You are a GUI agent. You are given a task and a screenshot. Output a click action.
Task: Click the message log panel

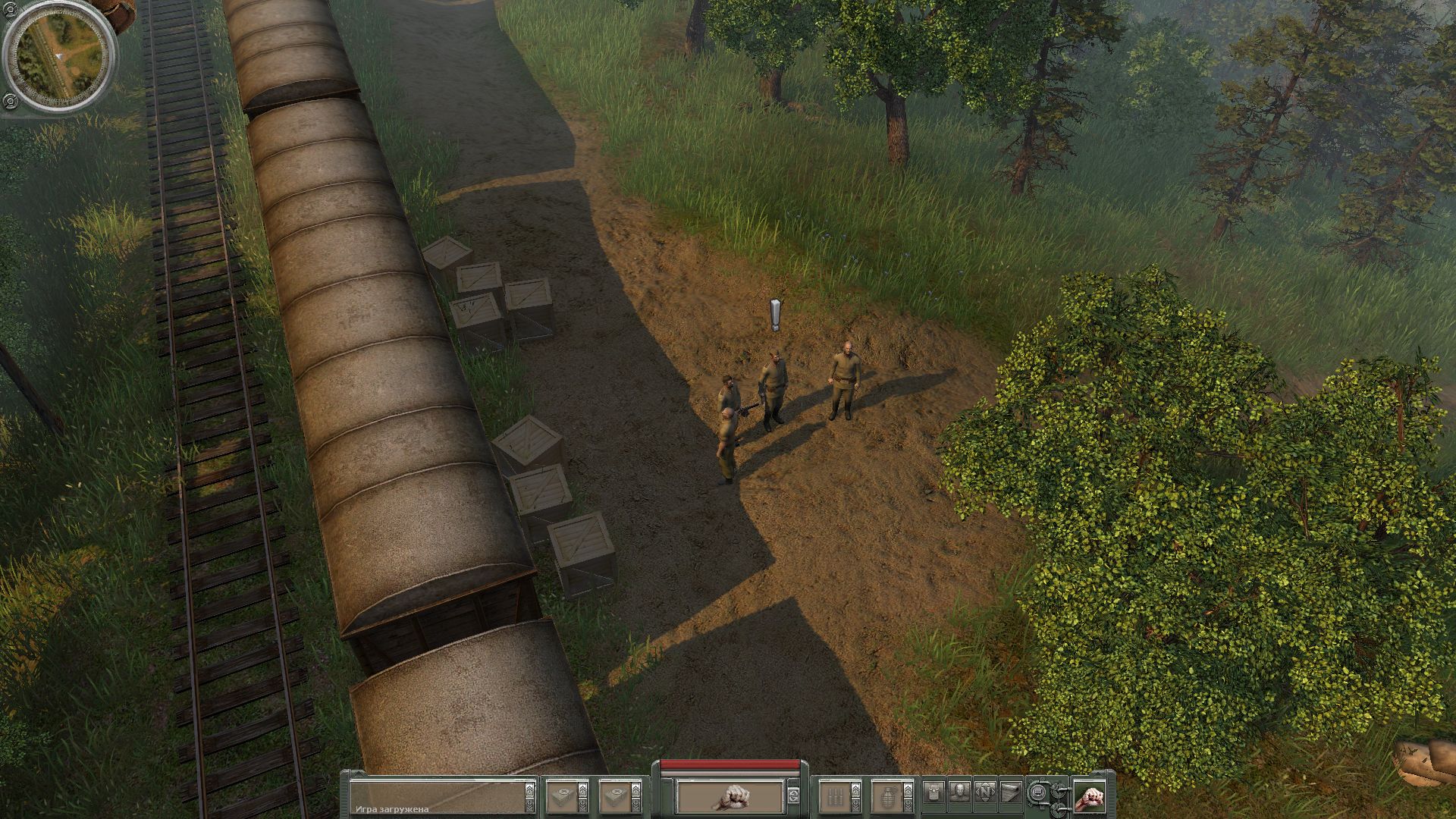tap(436, 797)
